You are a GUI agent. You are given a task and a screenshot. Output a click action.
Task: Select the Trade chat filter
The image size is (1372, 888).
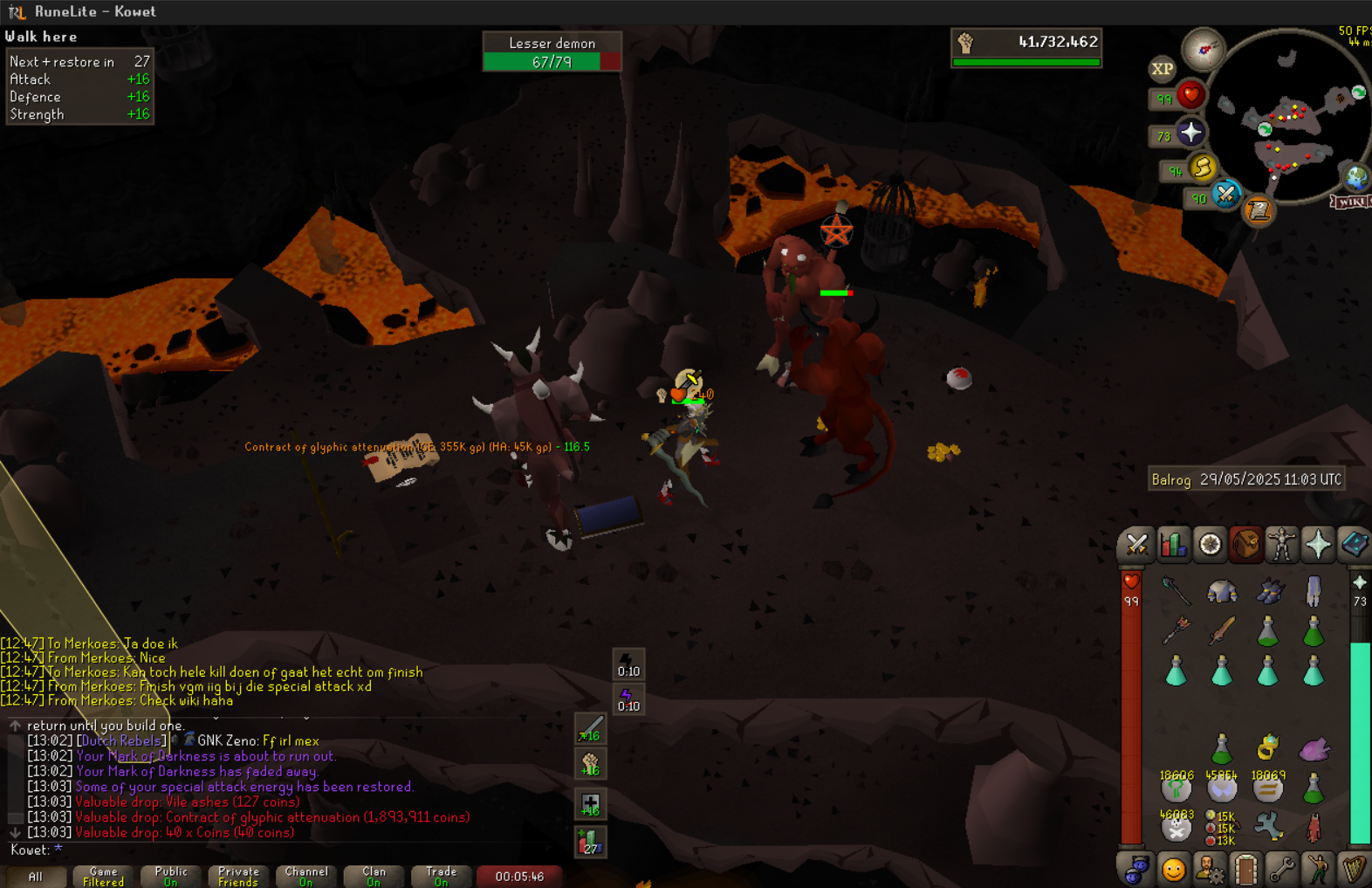[441, 876]
